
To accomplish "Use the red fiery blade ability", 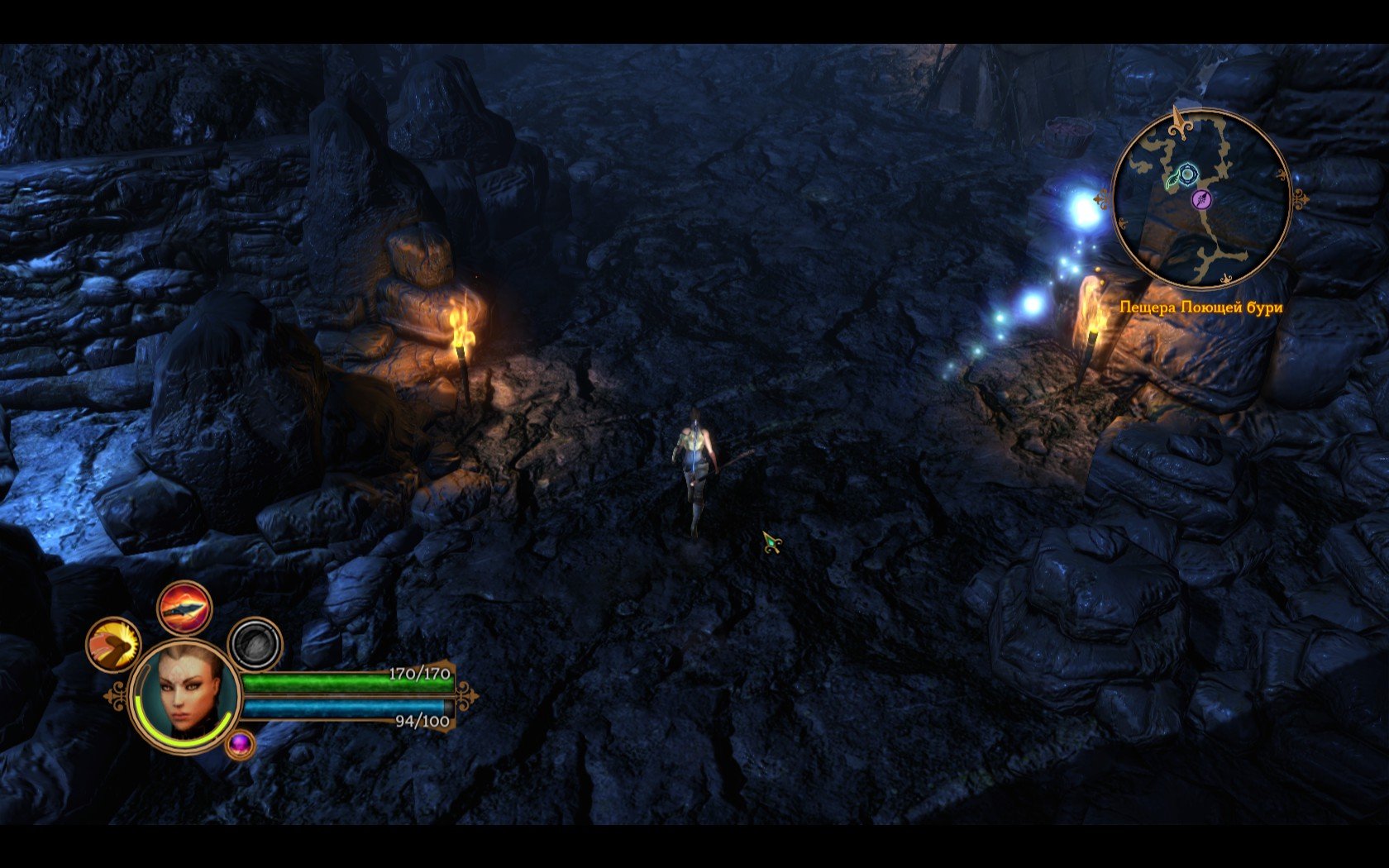I will tap(184, 608).
